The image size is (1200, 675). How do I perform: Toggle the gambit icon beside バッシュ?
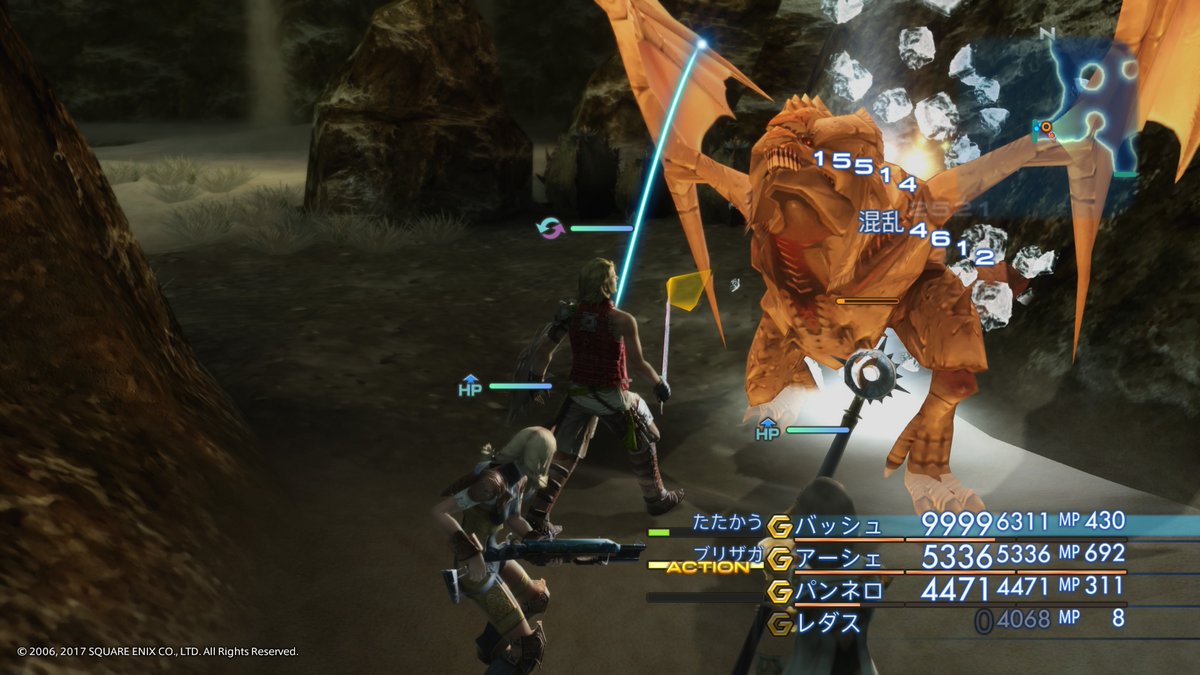(780, 525)
